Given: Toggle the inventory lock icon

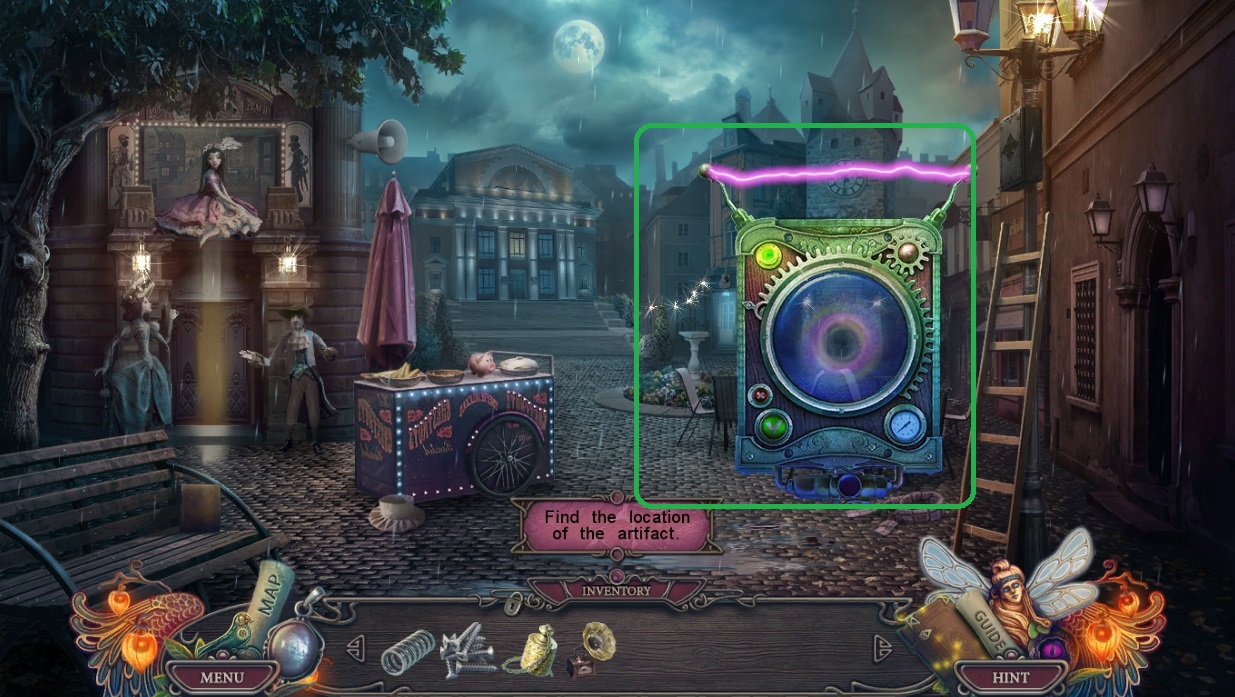Looking at the screenshot, I should coord(515,604).
